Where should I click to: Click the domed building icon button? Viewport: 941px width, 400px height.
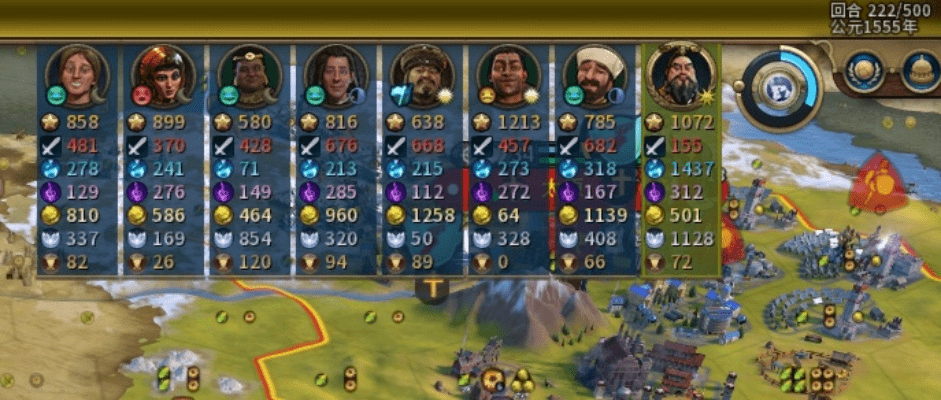[x=920, y=70]
